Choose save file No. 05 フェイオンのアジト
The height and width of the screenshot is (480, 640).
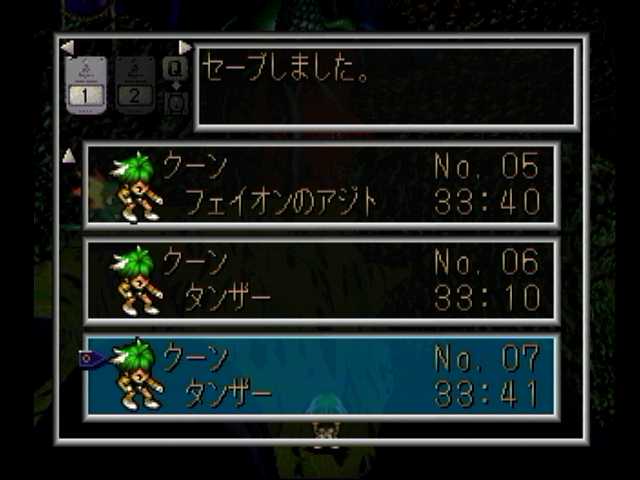321,185
